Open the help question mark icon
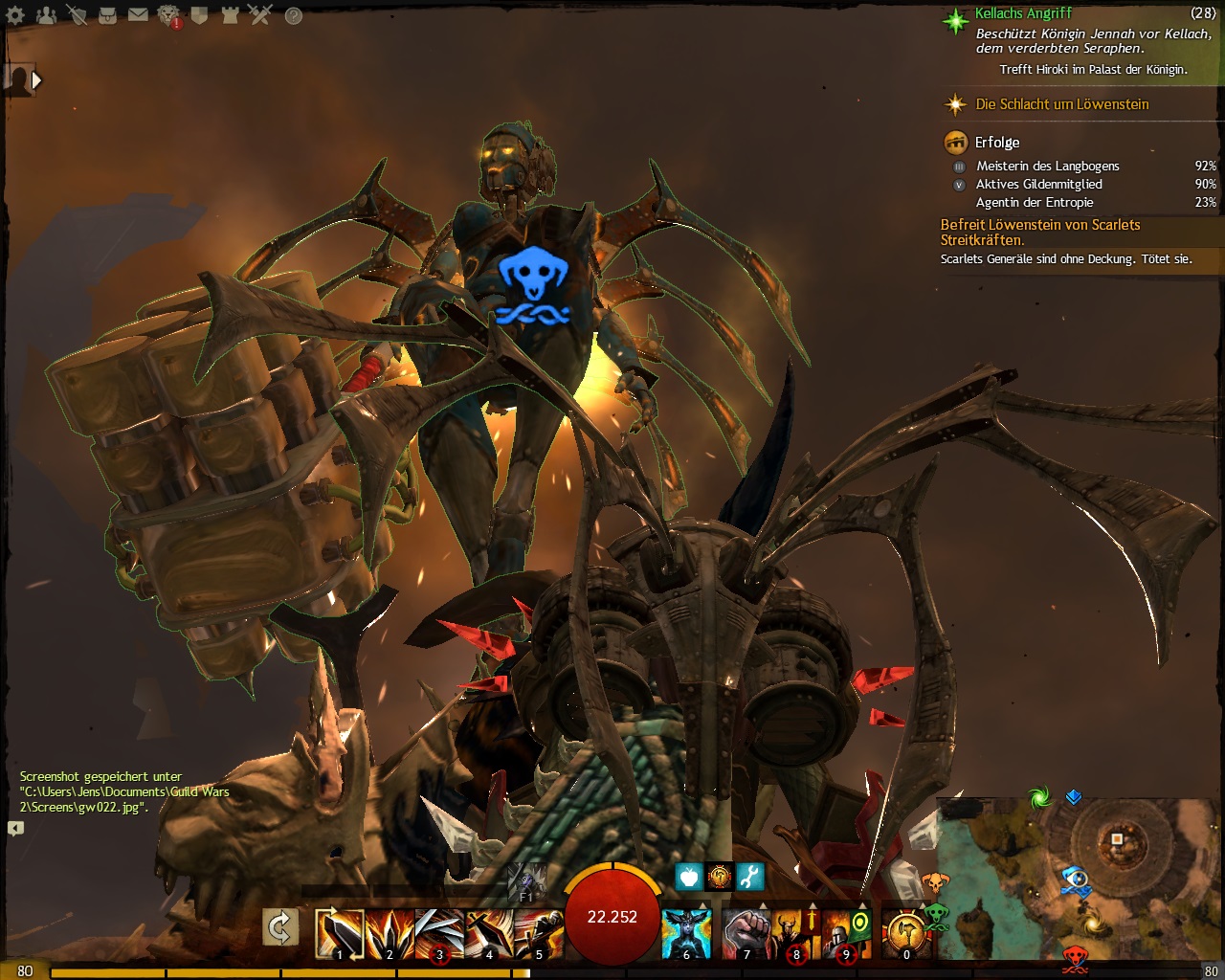This screenshot has height=980, width=1225. [294, 15]
